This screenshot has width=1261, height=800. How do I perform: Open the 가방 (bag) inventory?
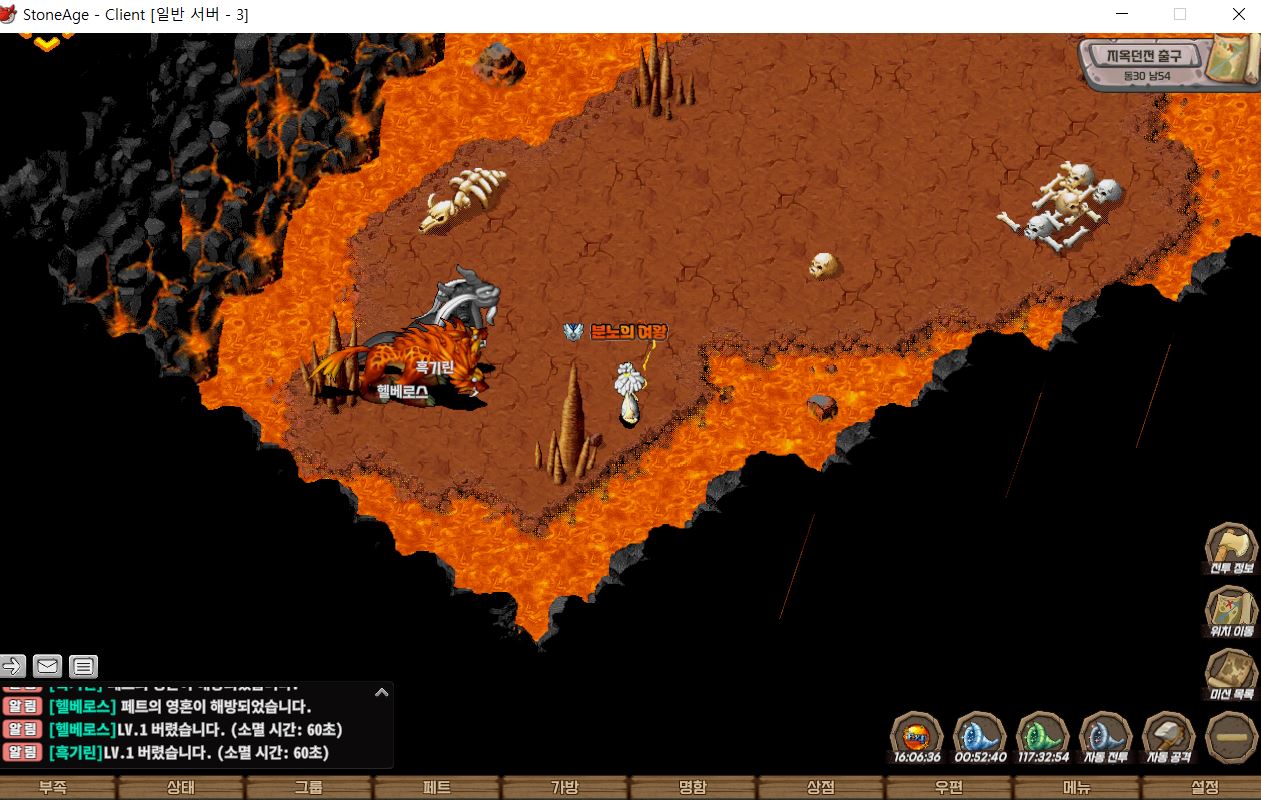pos(565,788)
